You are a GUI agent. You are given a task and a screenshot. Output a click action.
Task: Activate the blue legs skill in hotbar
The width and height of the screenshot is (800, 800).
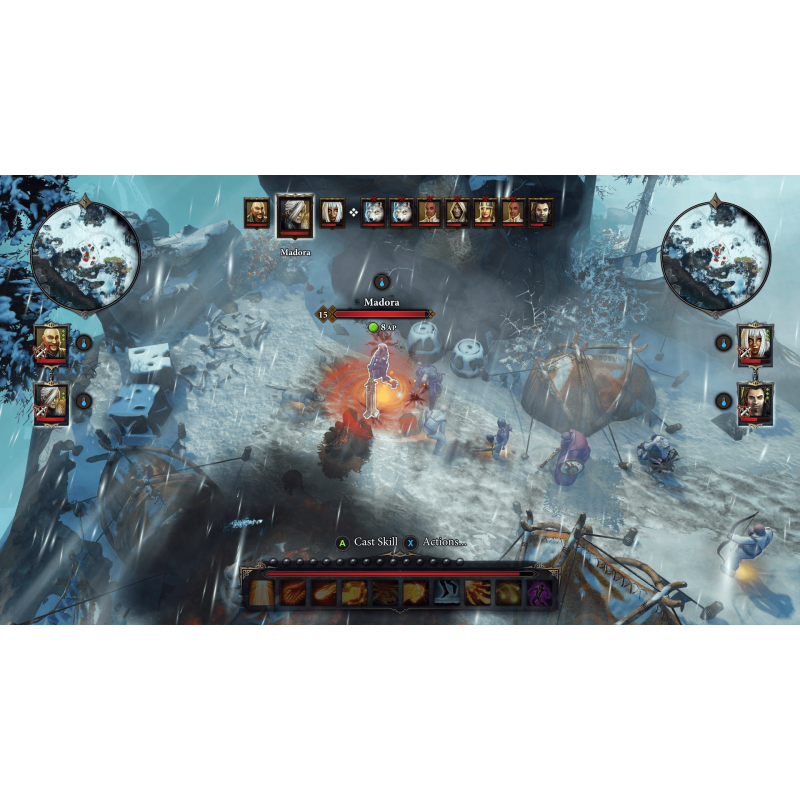pyautogui.click(x=447, y=593)
